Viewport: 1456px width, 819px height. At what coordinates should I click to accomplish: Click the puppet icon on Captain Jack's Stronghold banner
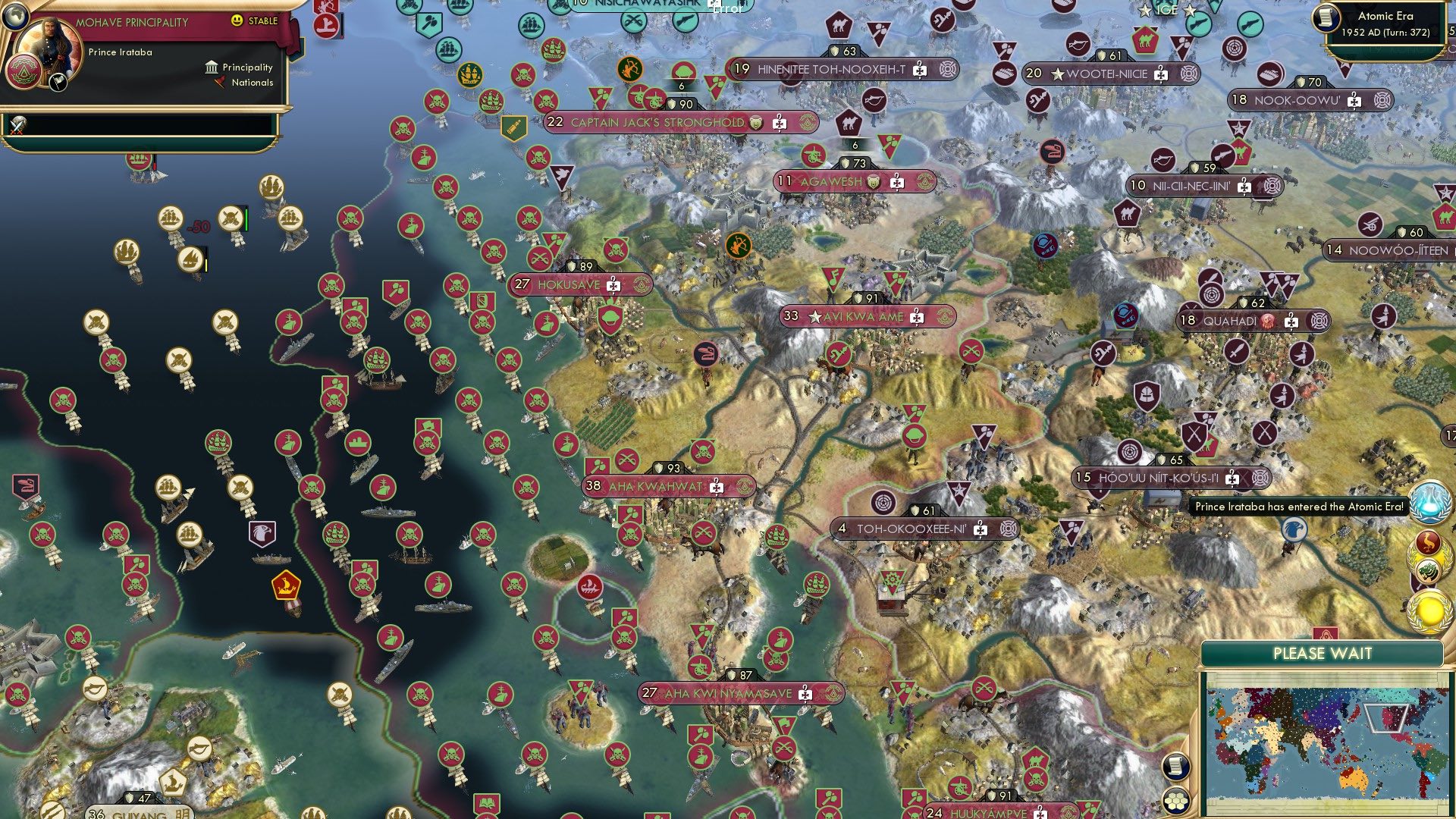(x=755, y=123)
